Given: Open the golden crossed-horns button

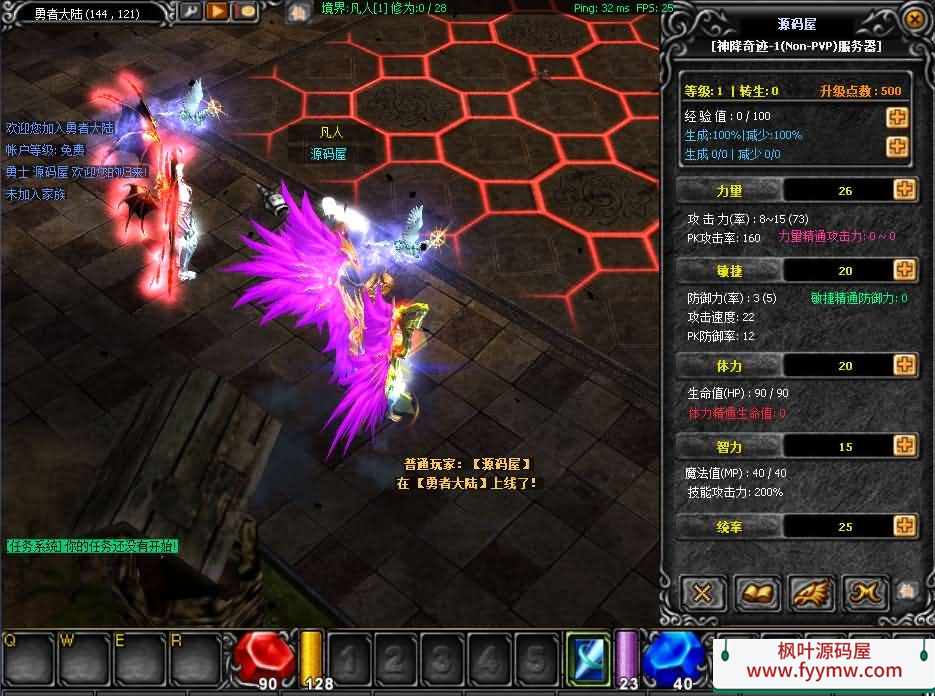Looking at the screenshot, I should click(865, 593).
